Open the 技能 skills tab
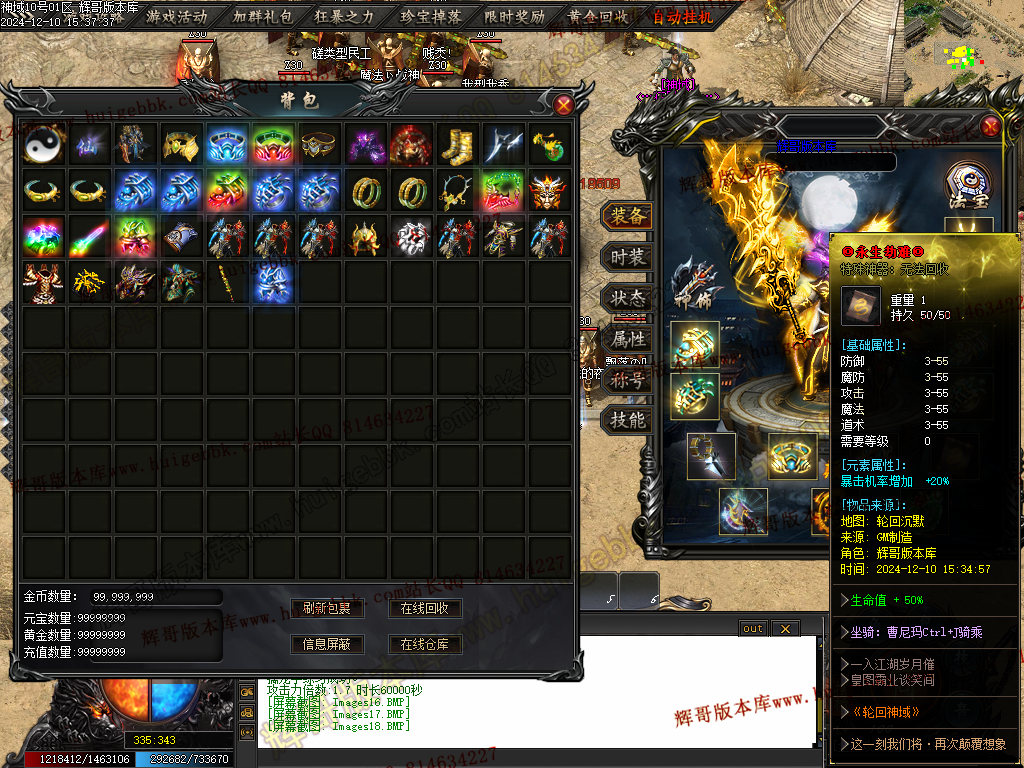The image size is (1024, 768). pyautogui.click(x=627, y=420)
